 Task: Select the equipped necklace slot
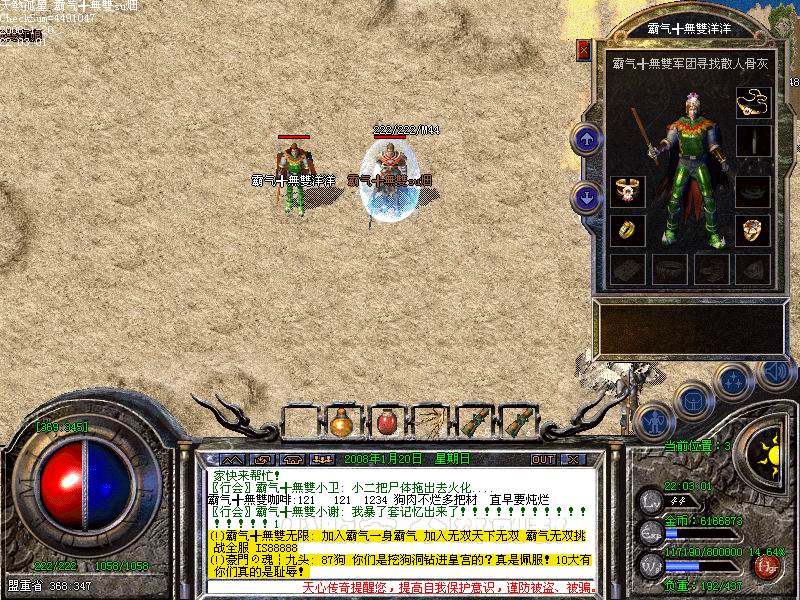(753, 102)
